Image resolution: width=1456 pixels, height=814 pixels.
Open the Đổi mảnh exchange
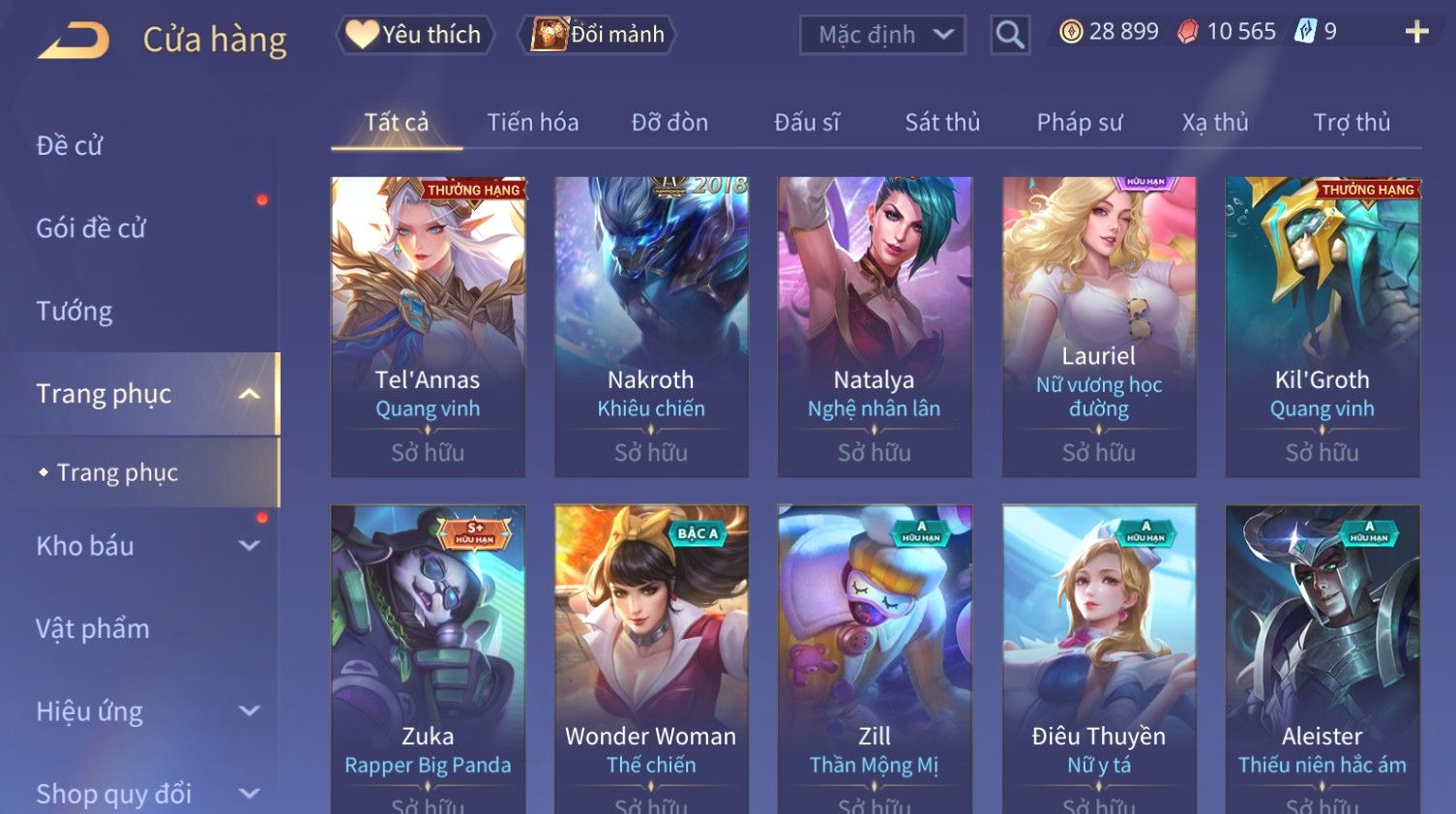coord(599,35)
